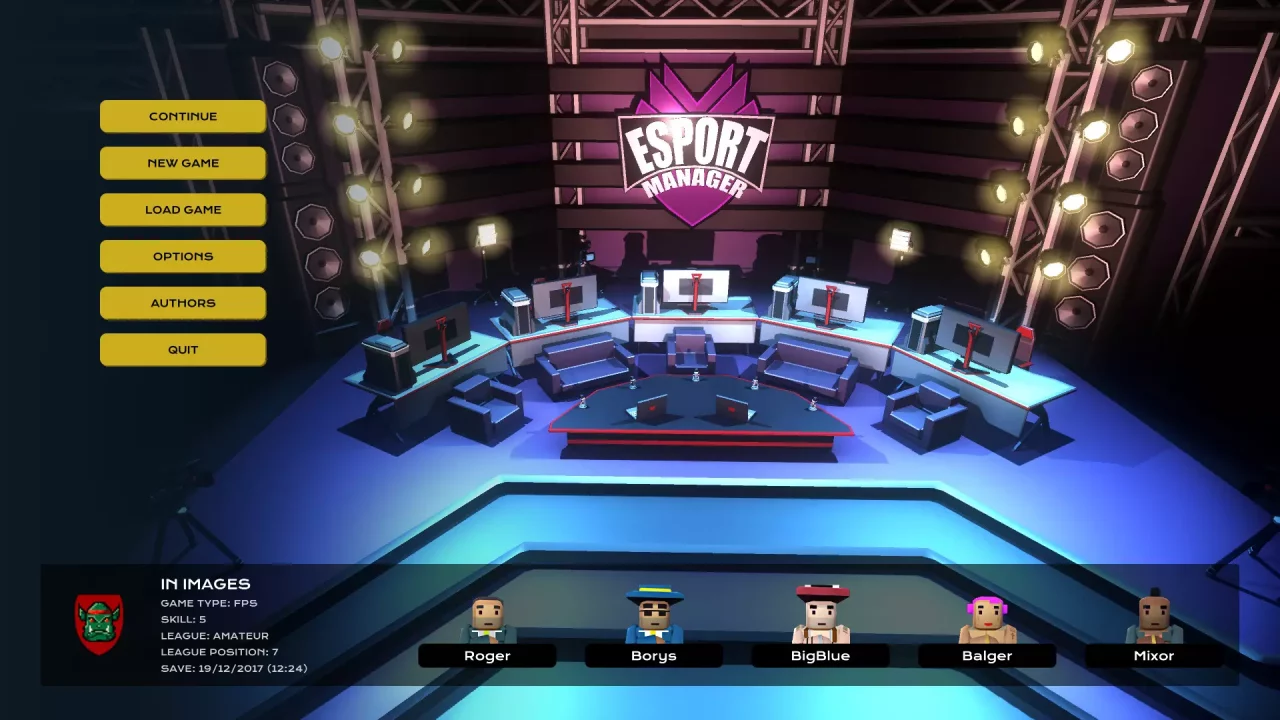This screenshot has width=1280, height=720.
Task: Select Roger's player portrait
Action: (487, 615)
